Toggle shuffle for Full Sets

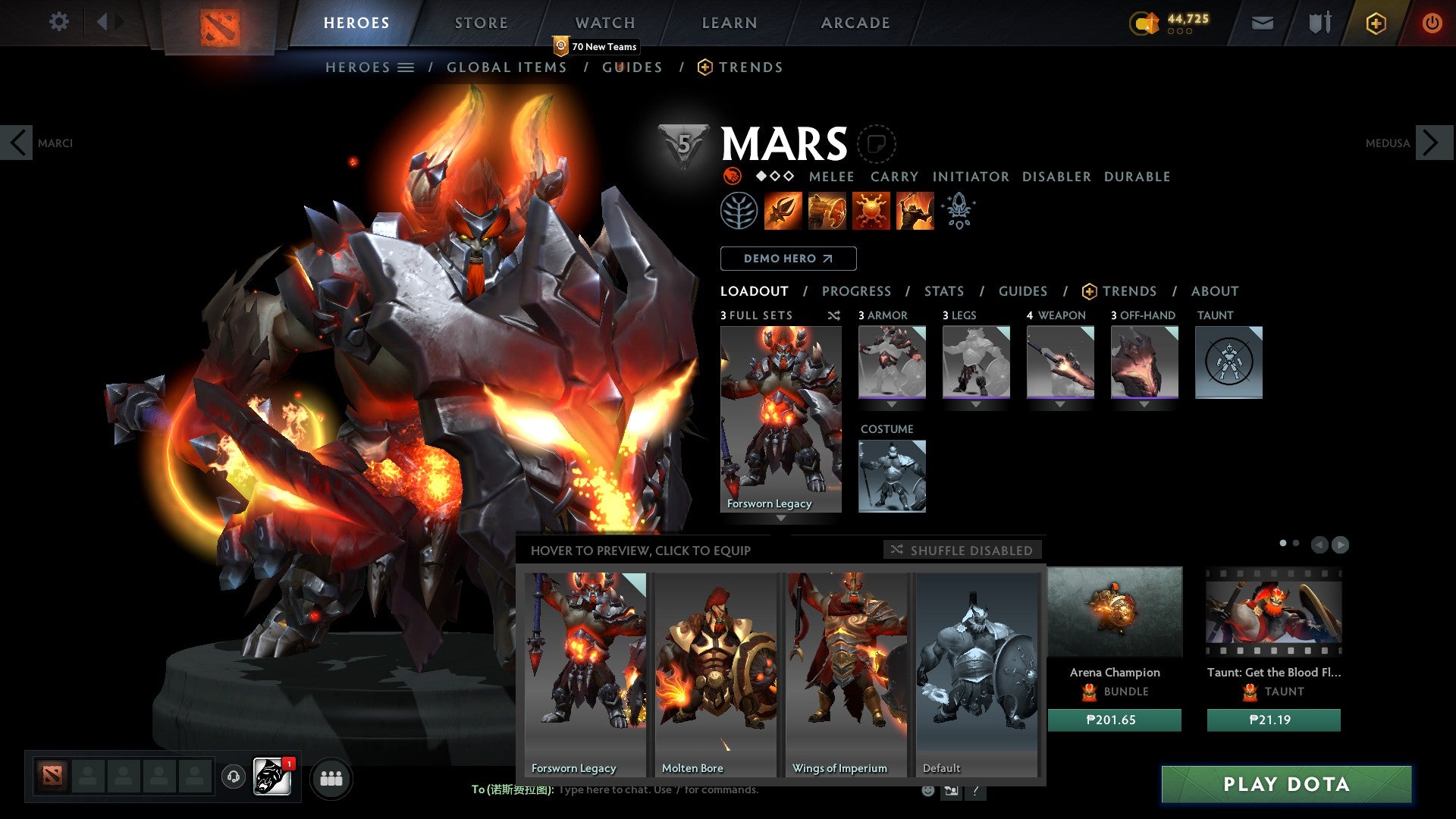tap(833, 315)
